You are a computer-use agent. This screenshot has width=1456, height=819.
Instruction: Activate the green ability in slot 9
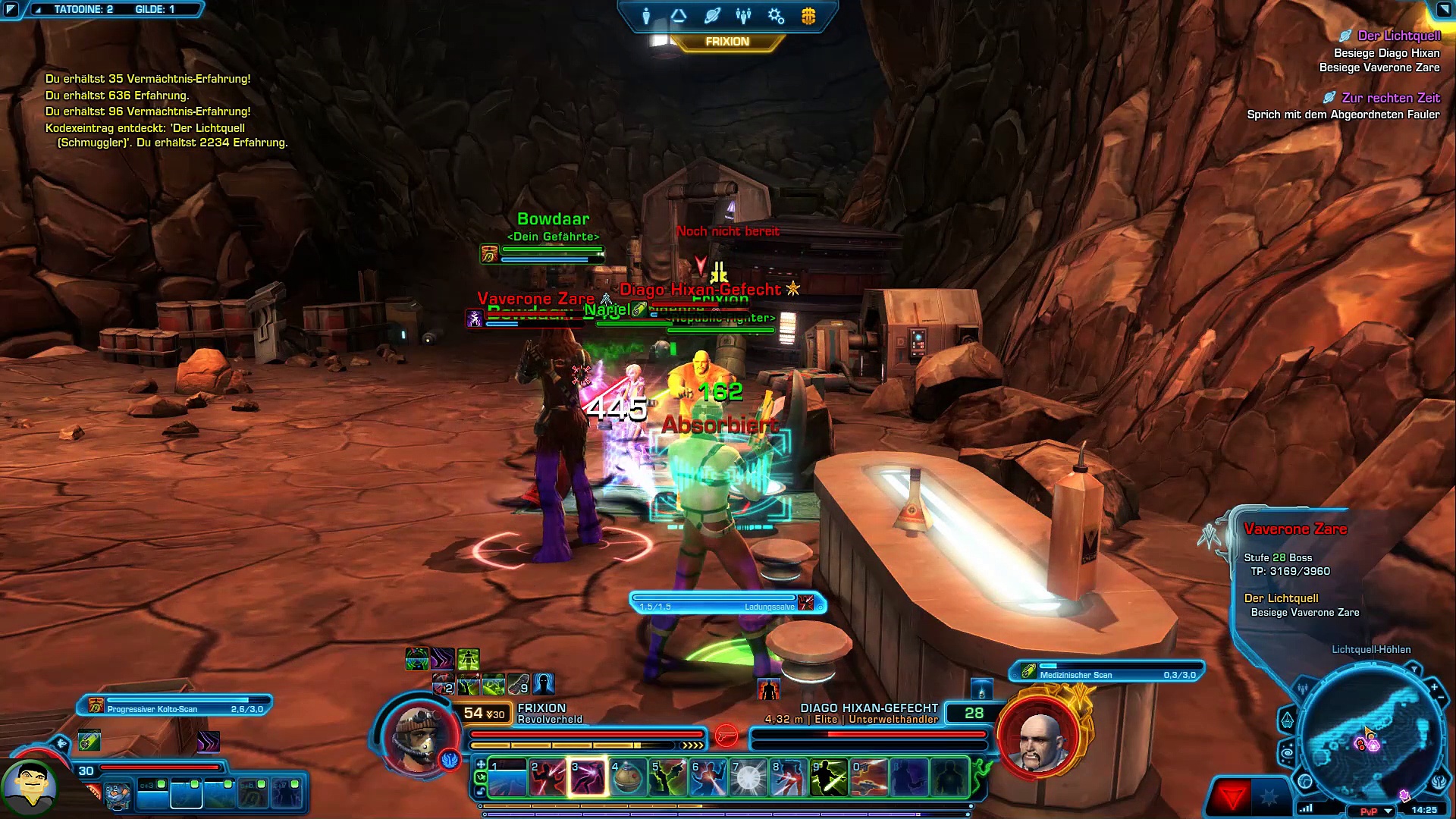coord(829,777)
